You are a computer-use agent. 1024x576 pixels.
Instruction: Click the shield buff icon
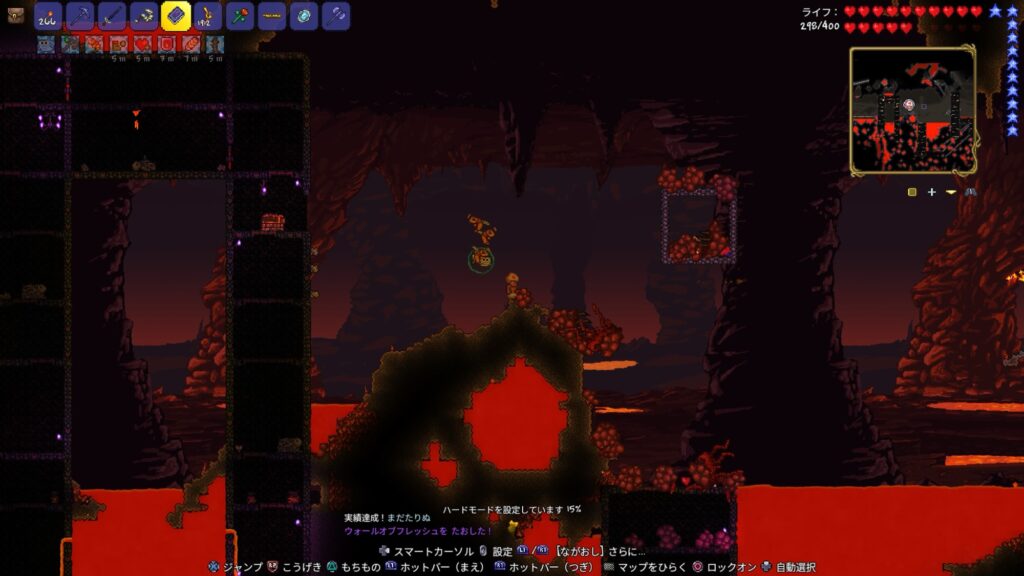166,44
